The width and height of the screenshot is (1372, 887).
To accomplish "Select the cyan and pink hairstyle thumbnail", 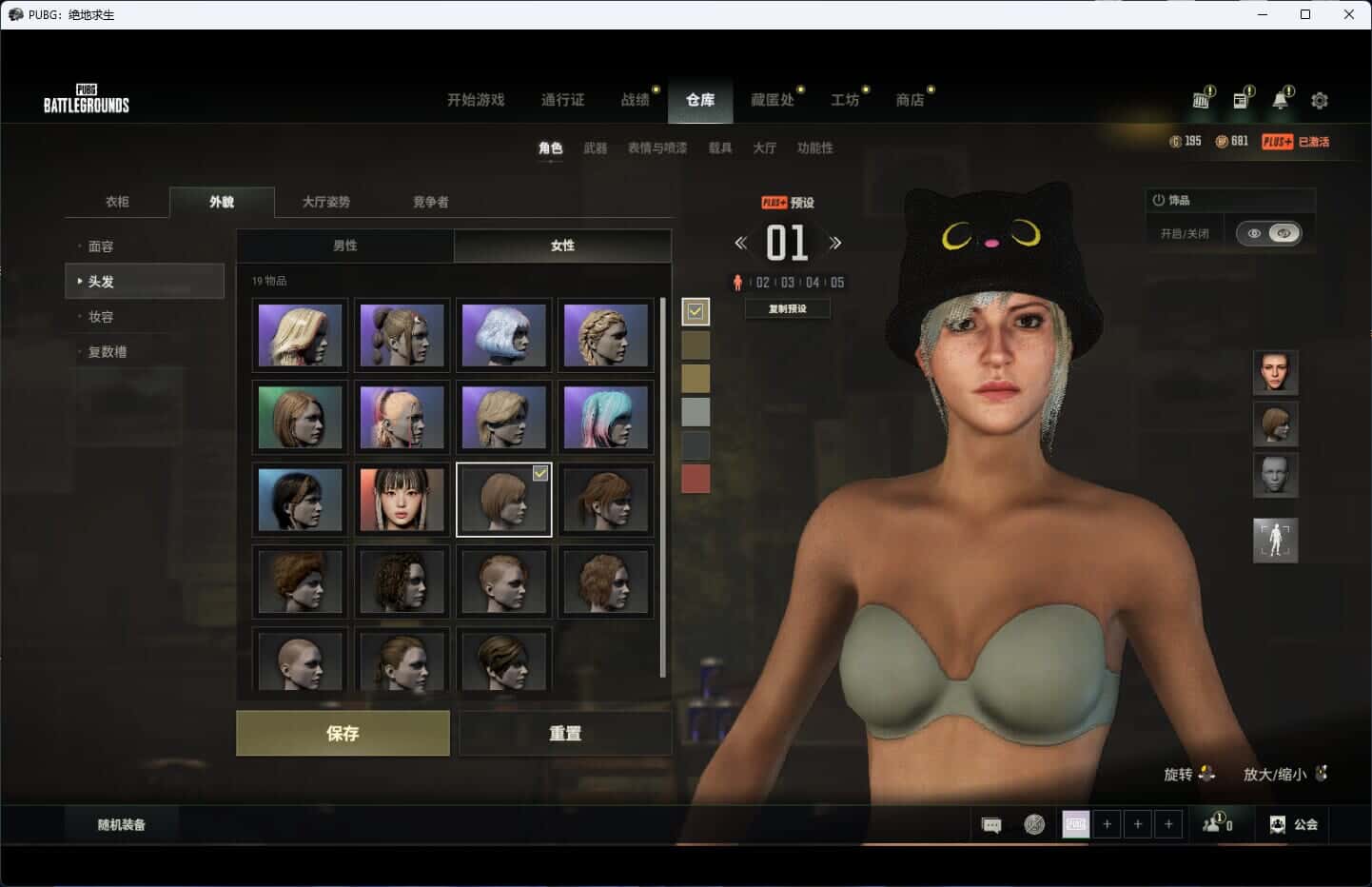I will coord(605,417).
